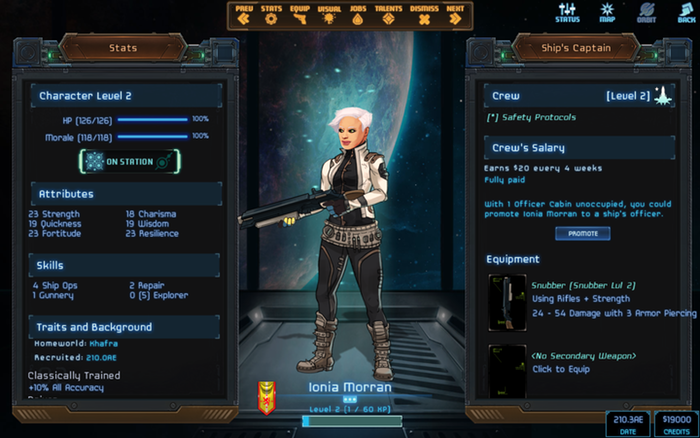The image size is (700, 438).
Task: Switch to the Jobs tab
Action: [358, 14]
